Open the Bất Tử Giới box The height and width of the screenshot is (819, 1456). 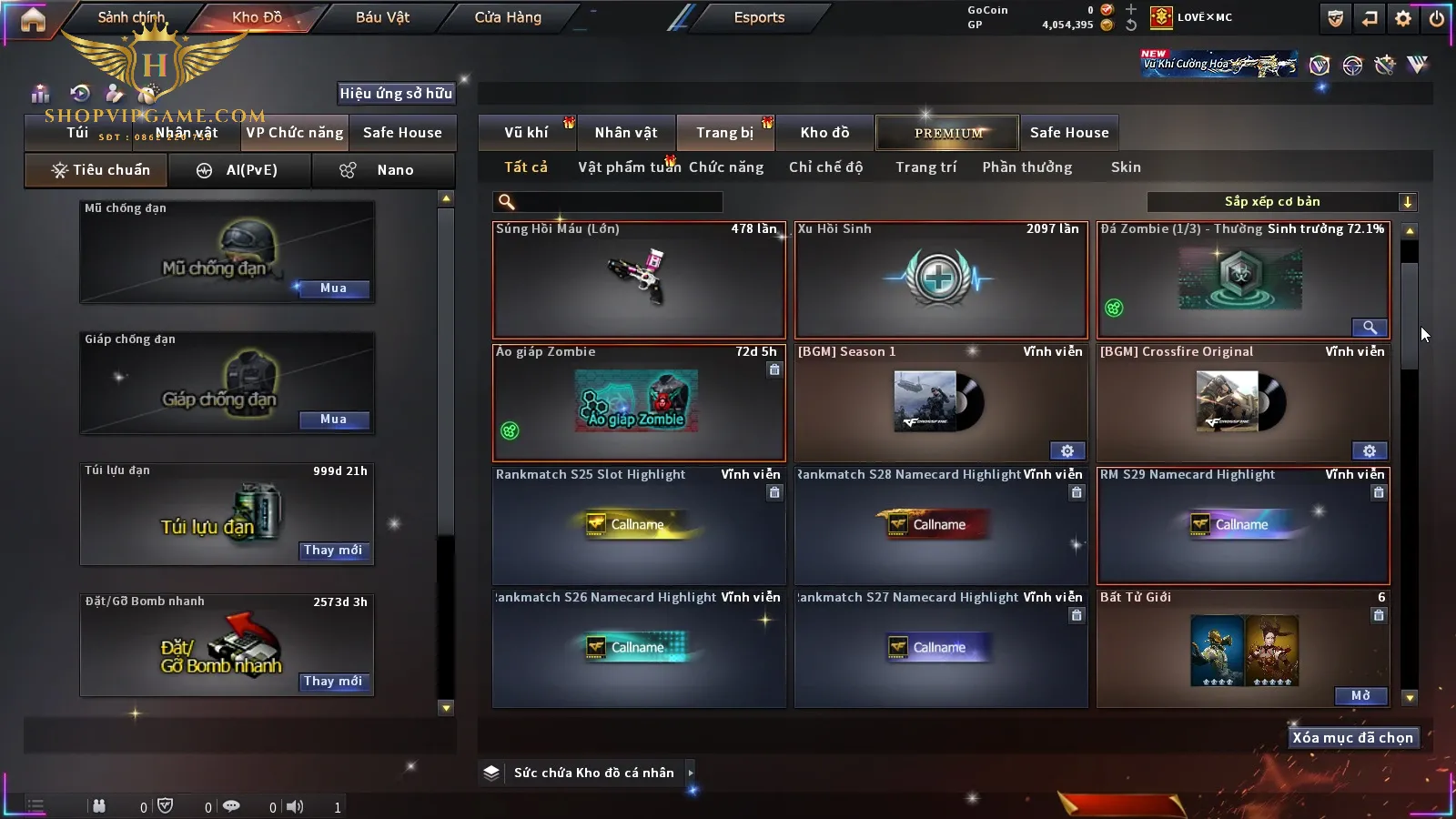pos(1360,696)
